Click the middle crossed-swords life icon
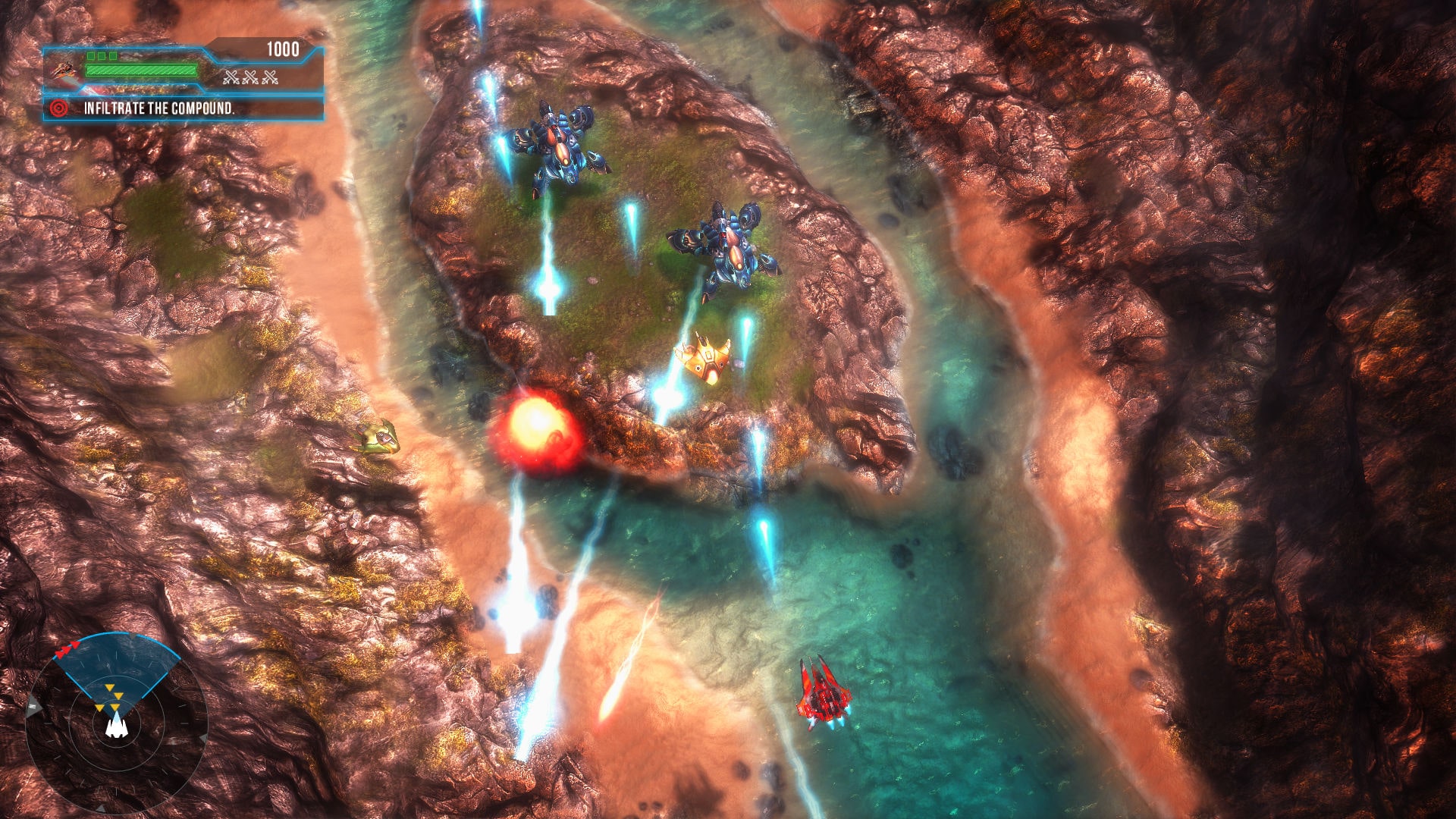Viewport: 1456px width, 819px height. [250, 77]
